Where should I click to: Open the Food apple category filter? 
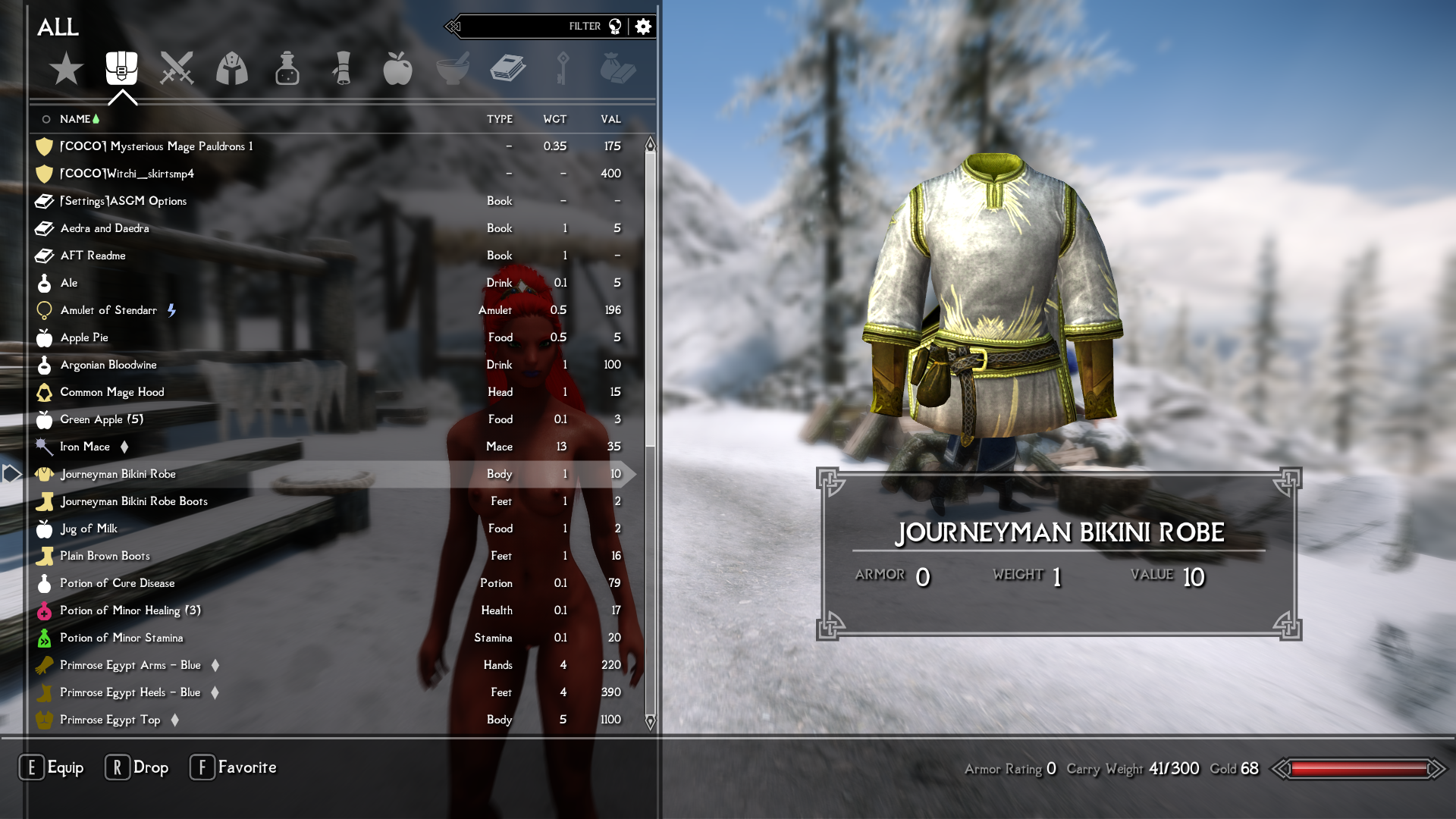tap(398, 68)
